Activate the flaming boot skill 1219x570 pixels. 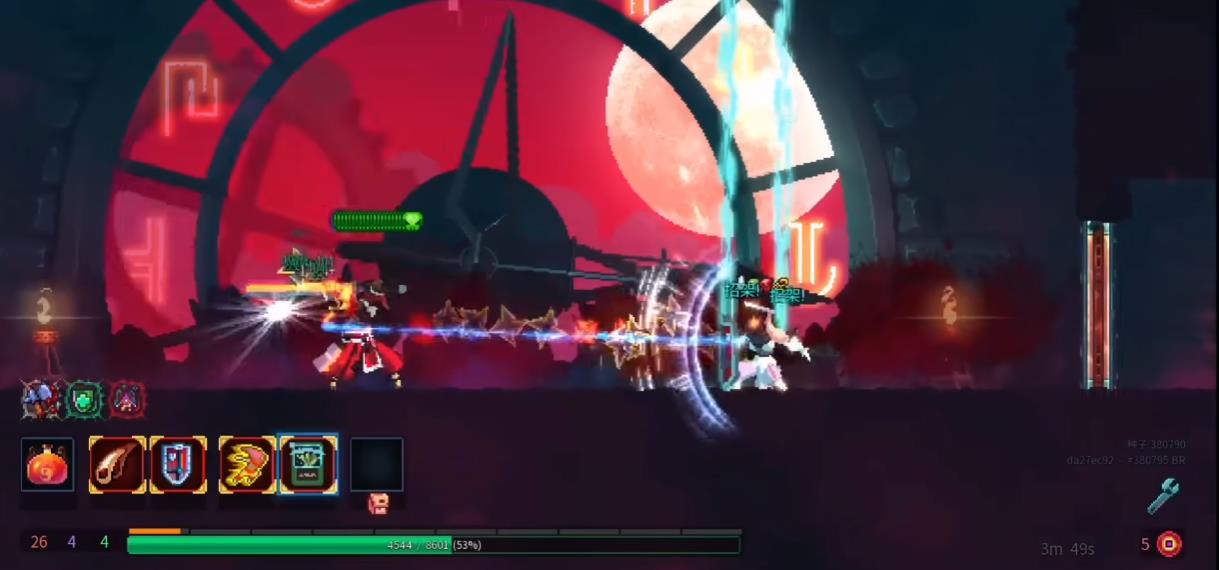247,465
